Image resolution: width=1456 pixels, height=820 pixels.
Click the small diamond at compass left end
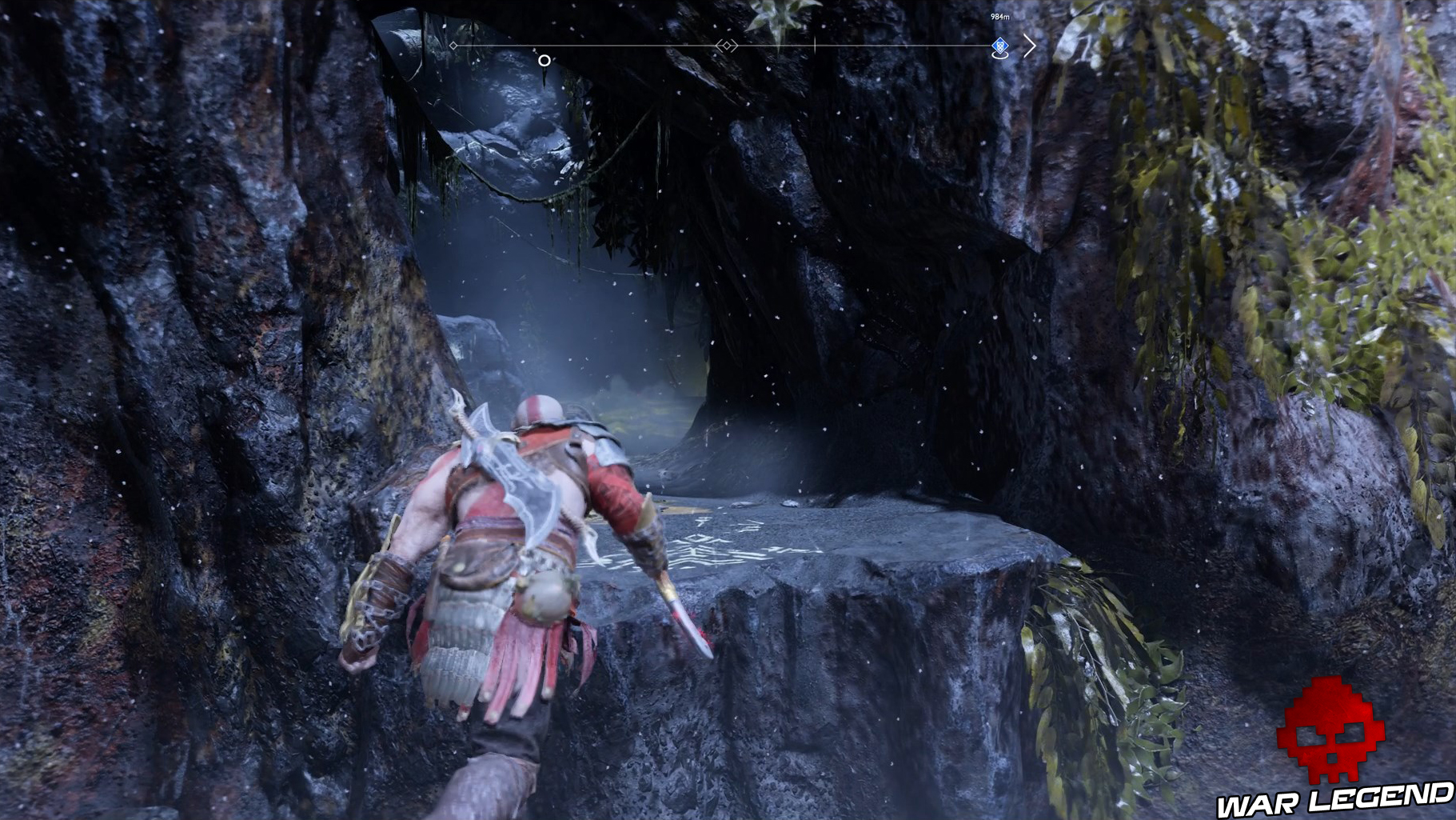pos(453,45)
